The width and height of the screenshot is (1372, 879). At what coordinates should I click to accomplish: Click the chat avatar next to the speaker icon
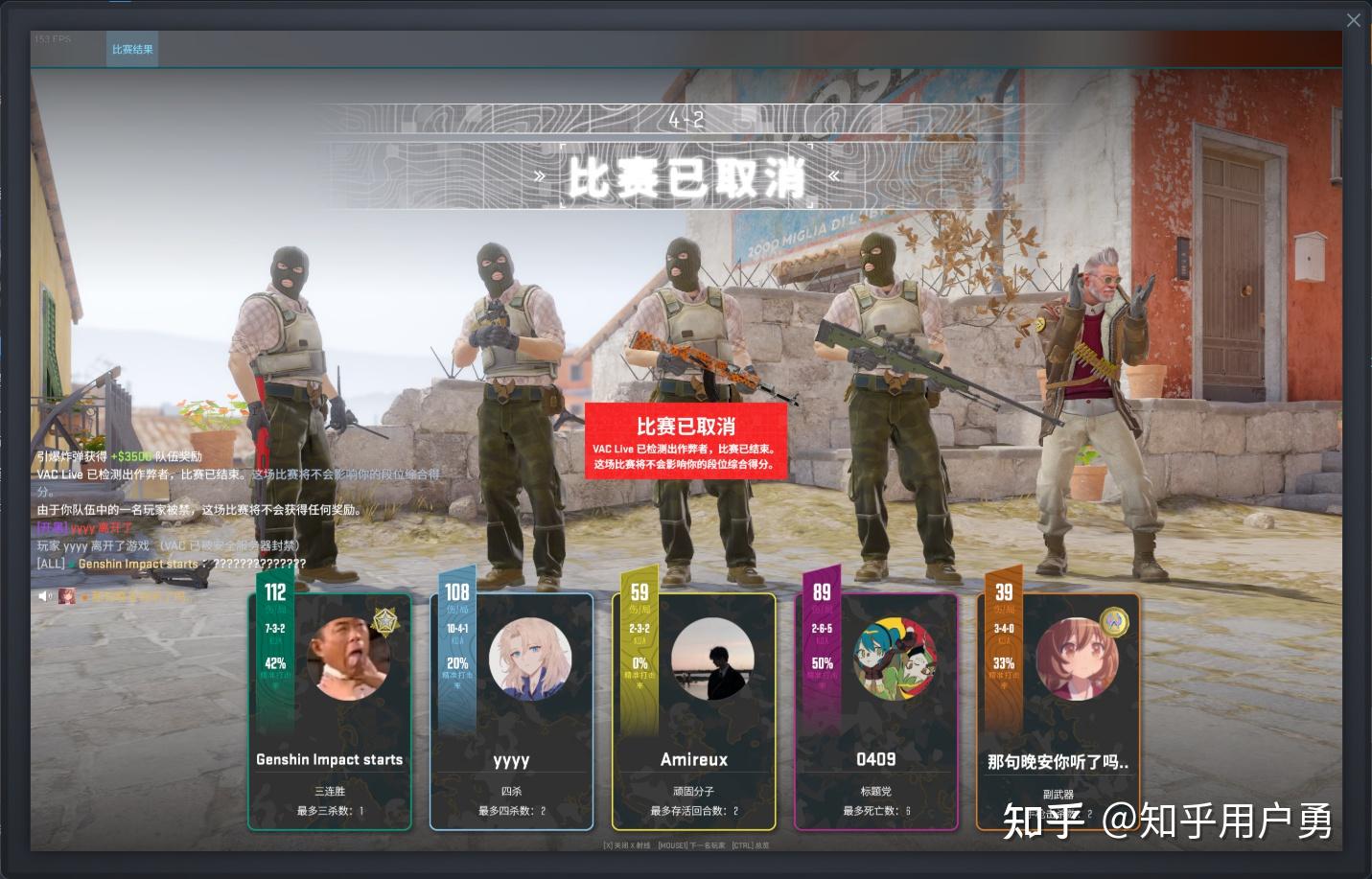coord(65,595)
